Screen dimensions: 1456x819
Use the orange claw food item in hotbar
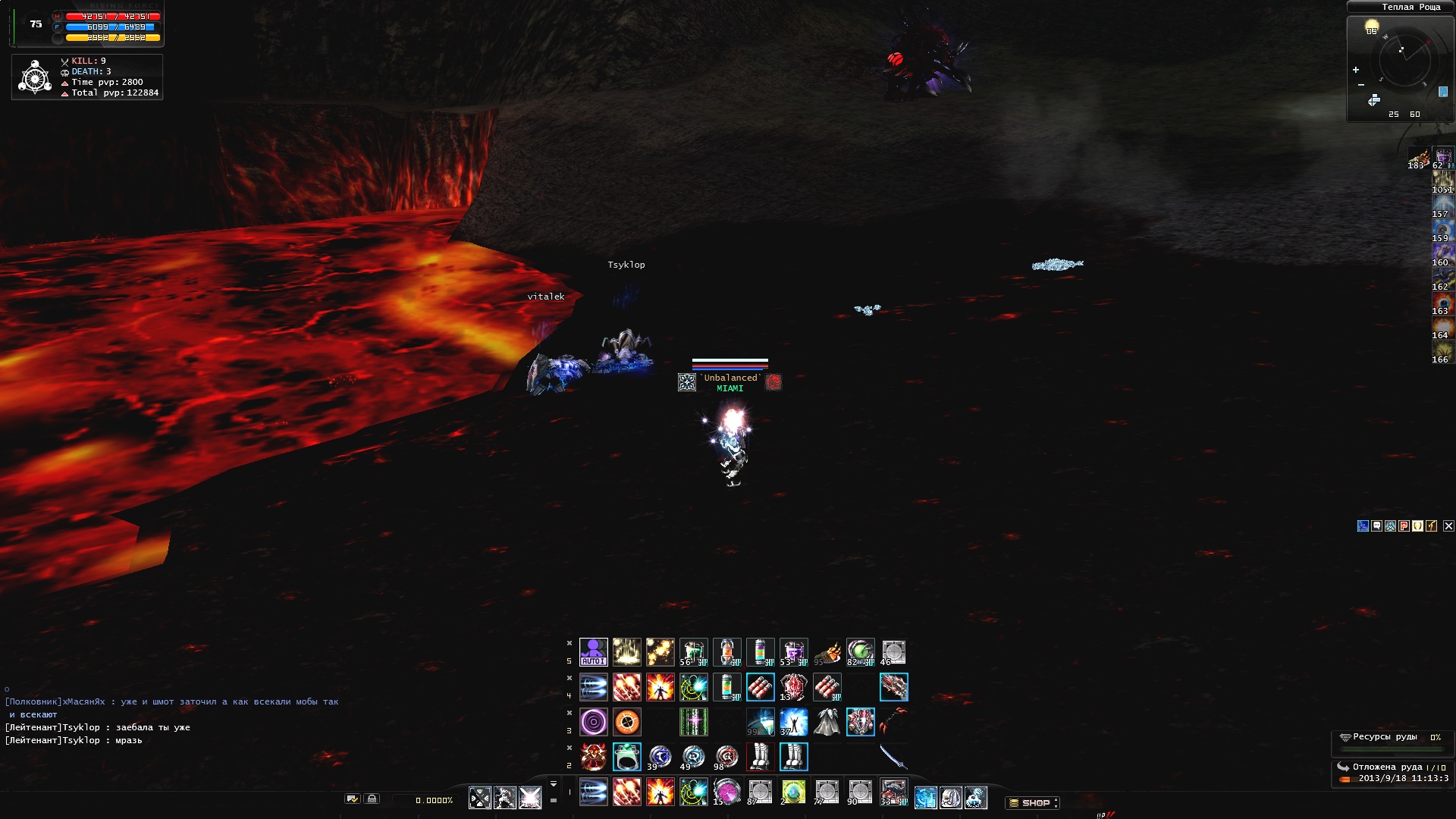click(827, 652)
